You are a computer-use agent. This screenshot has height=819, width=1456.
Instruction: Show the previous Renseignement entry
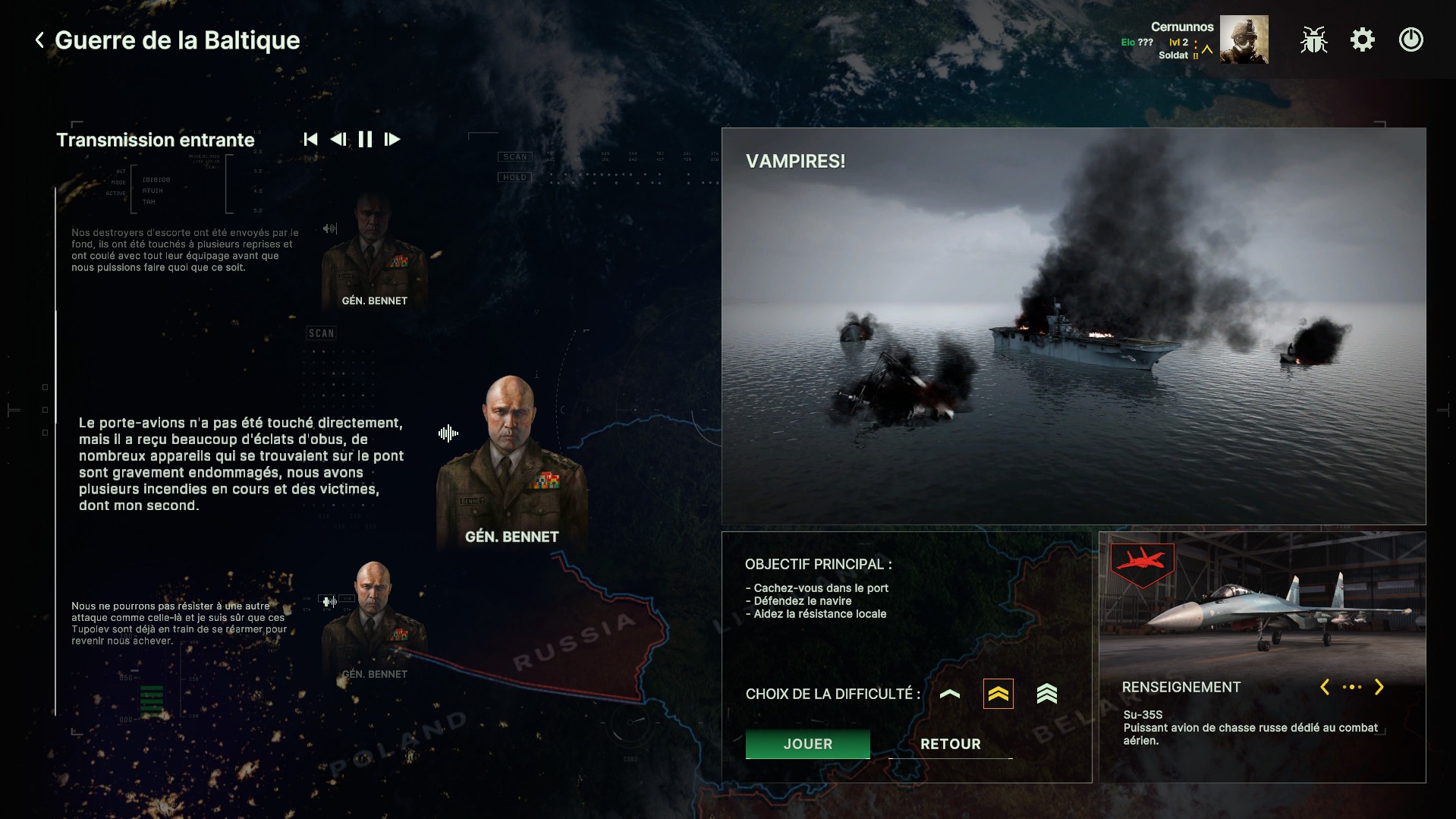tap(1325, 687)
